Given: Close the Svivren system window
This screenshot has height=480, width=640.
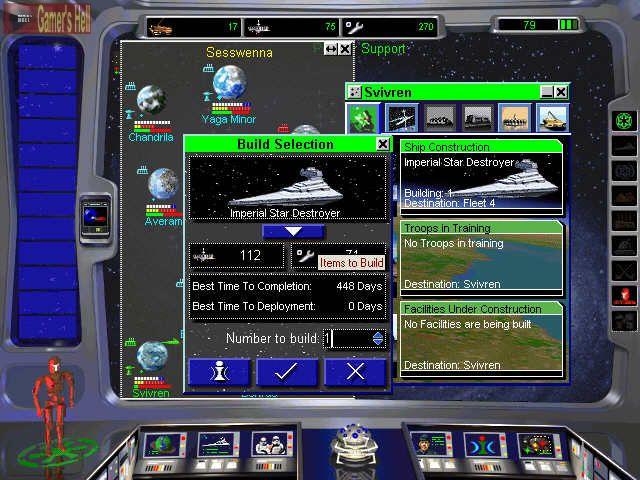Looking at the screenshot, I should [561, 91].
